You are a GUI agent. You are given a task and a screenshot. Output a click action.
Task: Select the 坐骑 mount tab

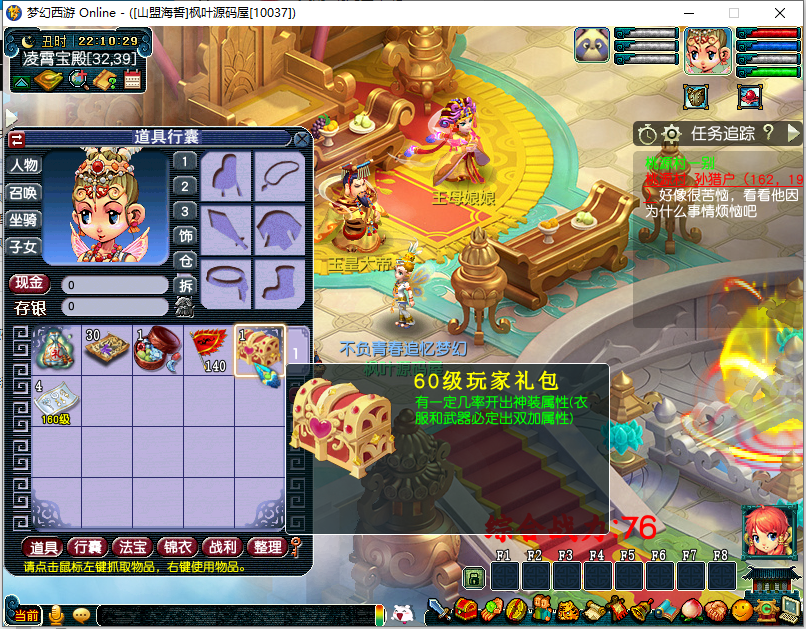pos(24,220)
